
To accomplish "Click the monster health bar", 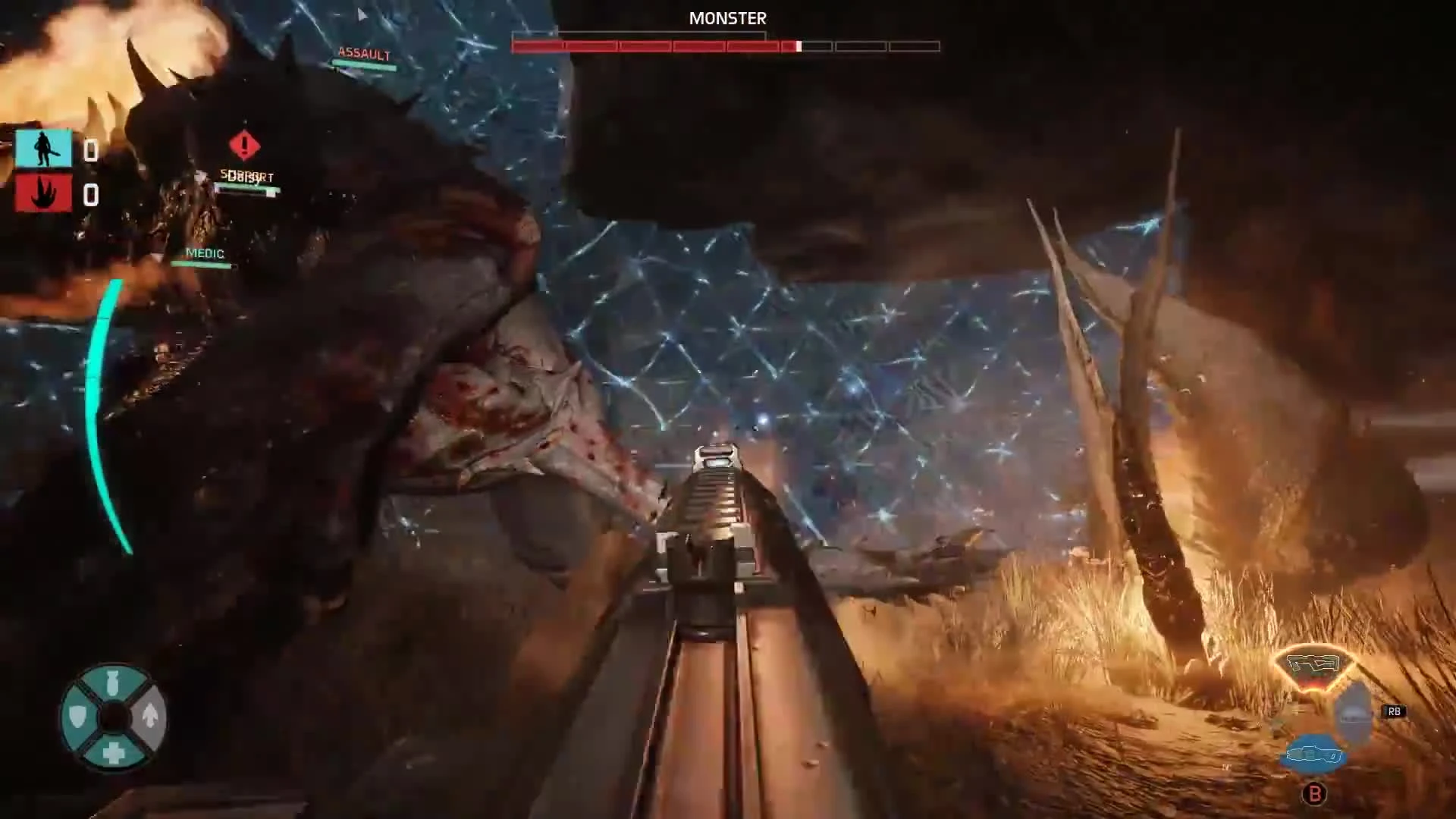I will point(726,46).
